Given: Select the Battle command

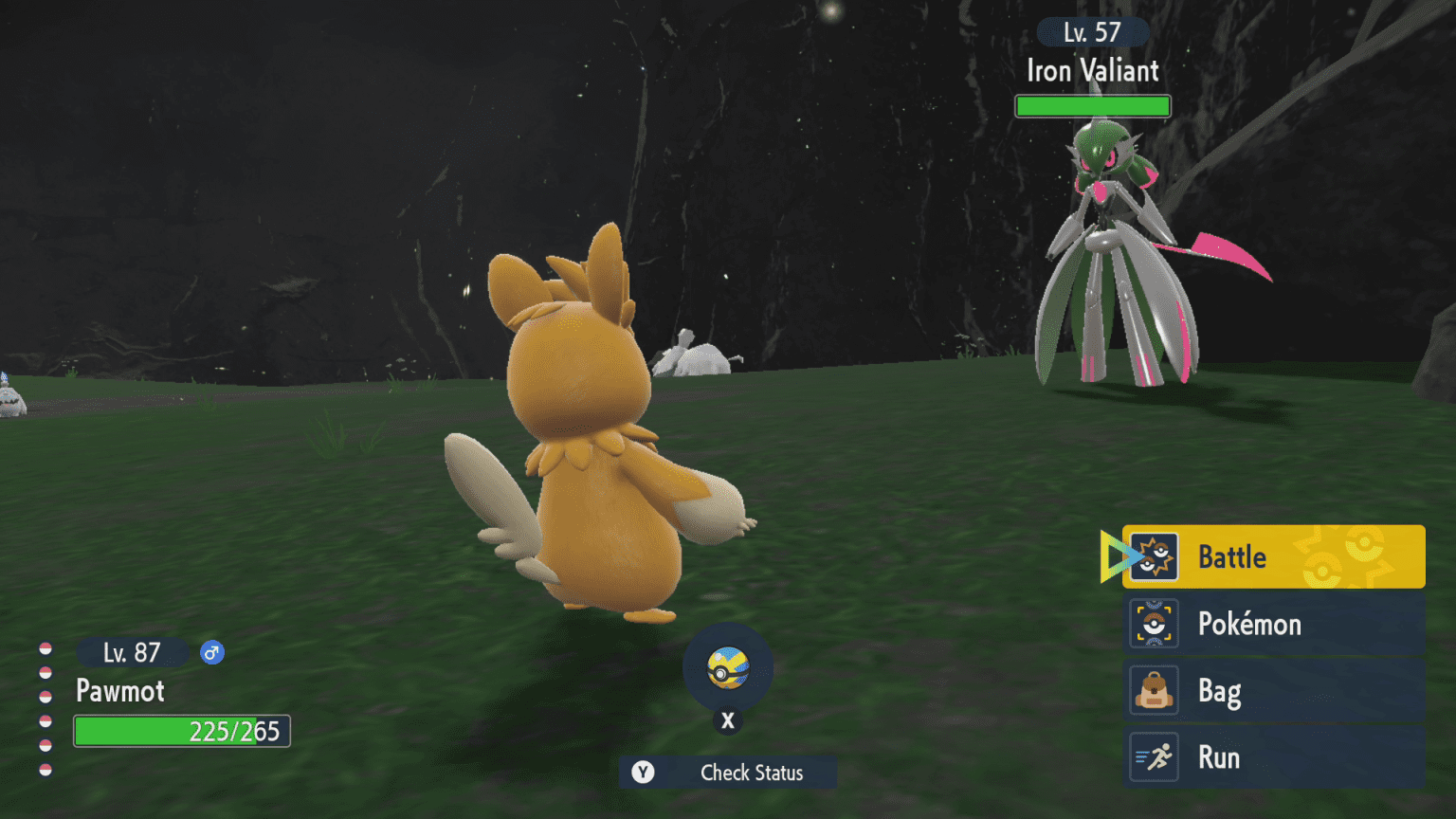Looking at the screenshot, I should [x=1272, y=556].
